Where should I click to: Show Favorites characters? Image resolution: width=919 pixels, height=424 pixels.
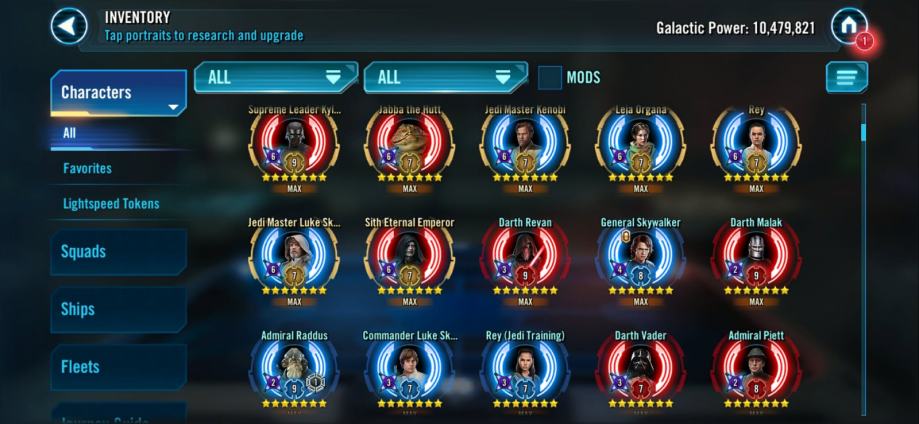click(88, 168)
